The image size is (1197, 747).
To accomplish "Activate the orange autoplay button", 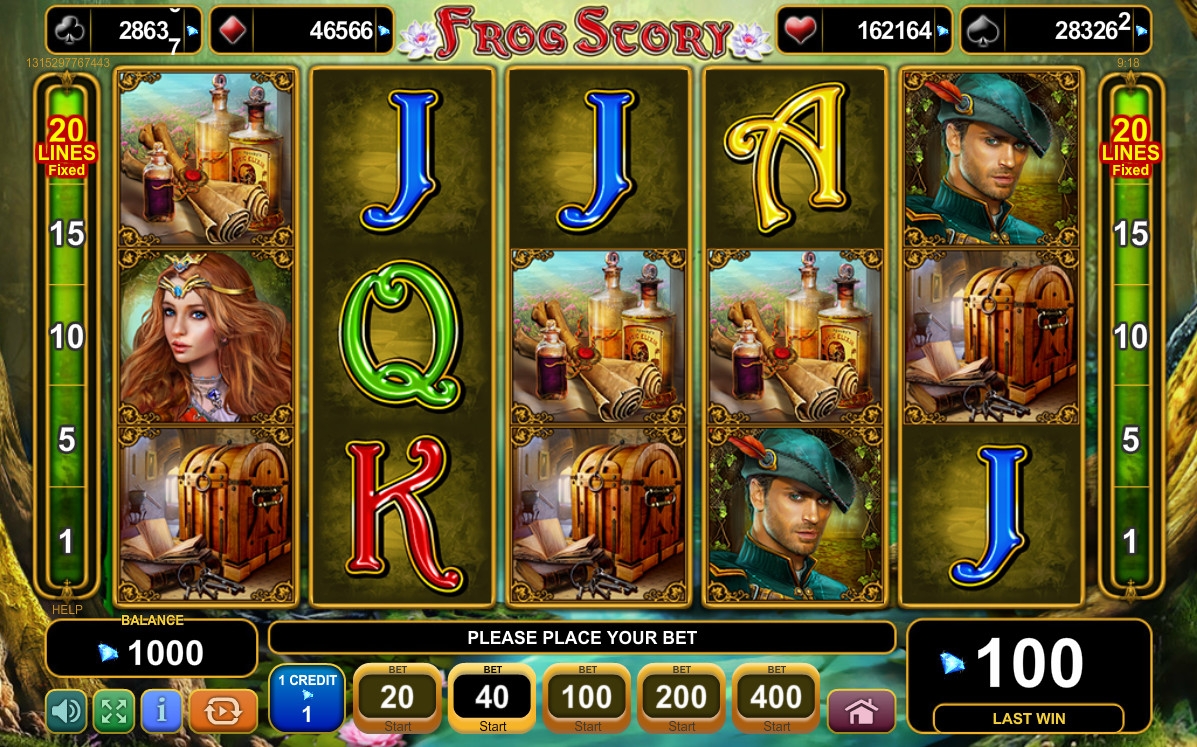I will pyautogui.click(x=223, y=711).
